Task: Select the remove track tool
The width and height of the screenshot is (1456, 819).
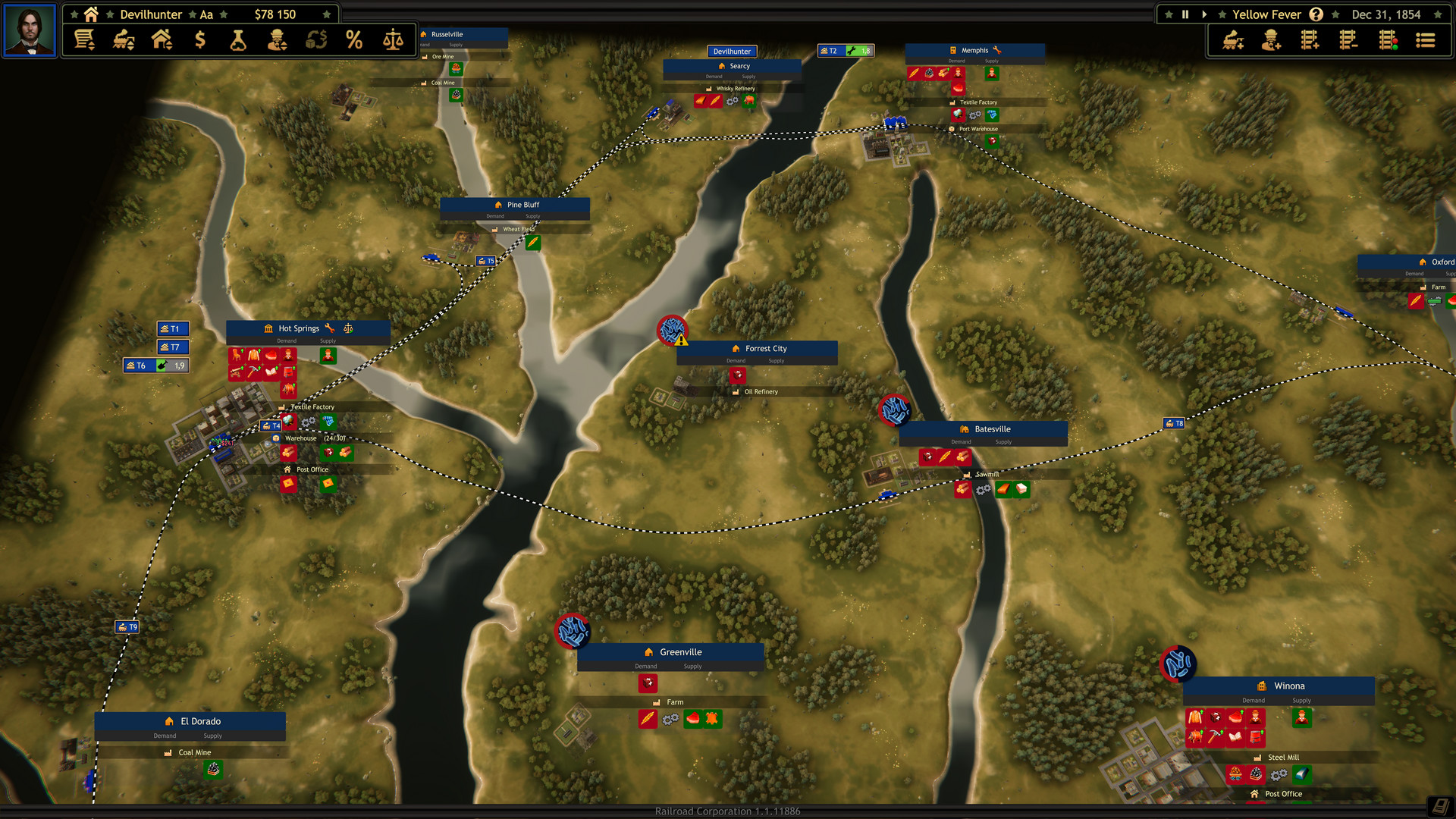Action: coord(1350,39)
